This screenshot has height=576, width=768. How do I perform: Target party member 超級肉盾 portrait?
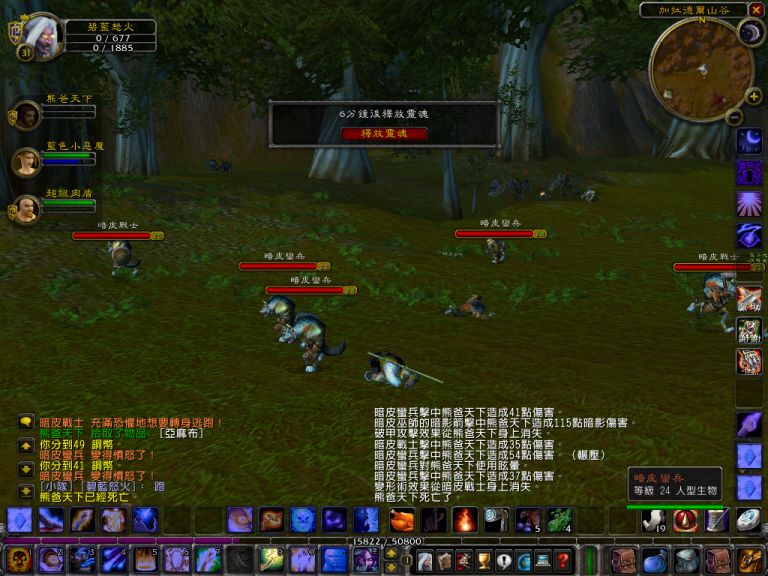point(27,208)
